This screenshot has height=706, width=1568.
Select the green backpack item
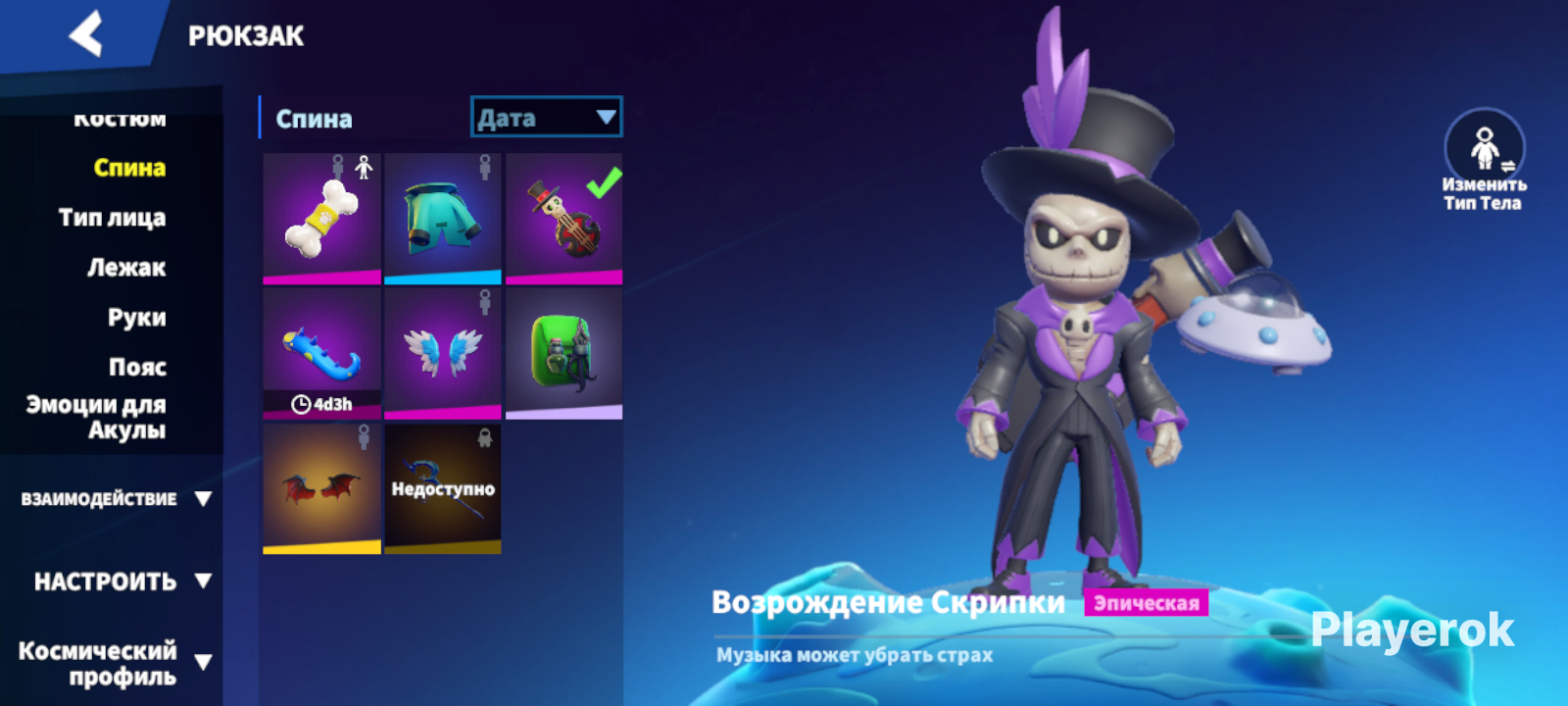pos(563,352)
